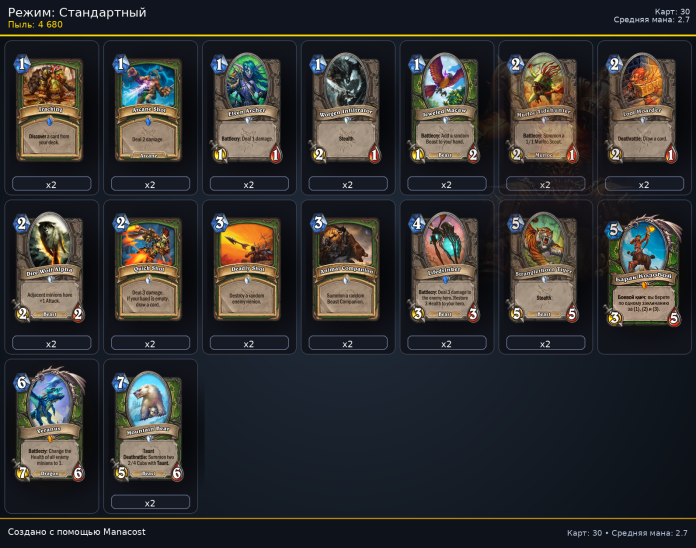This screenshot has height=548, width=696.
Task: Select the Mountain Bear card
Action: (150, 426)
